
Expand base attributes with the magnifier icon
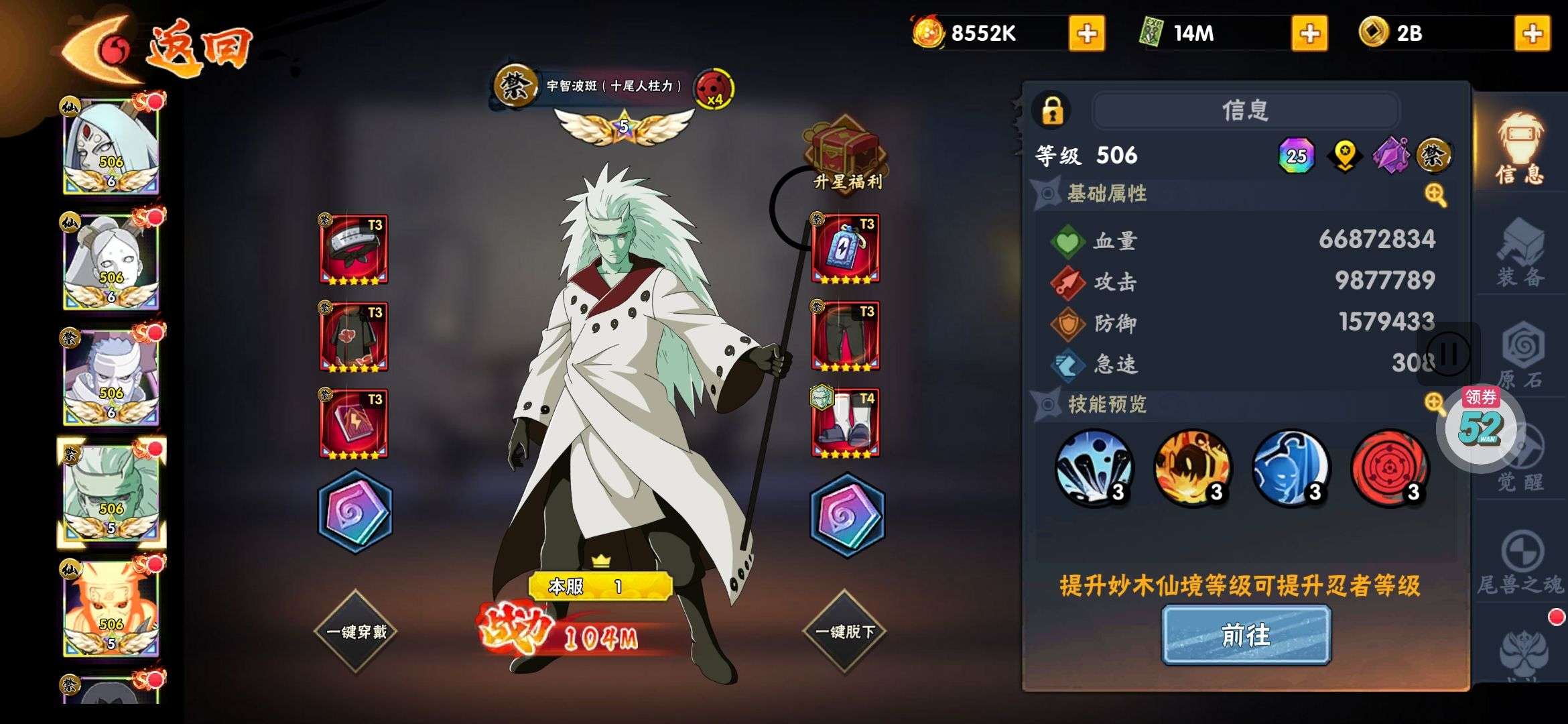[1435, 195]
